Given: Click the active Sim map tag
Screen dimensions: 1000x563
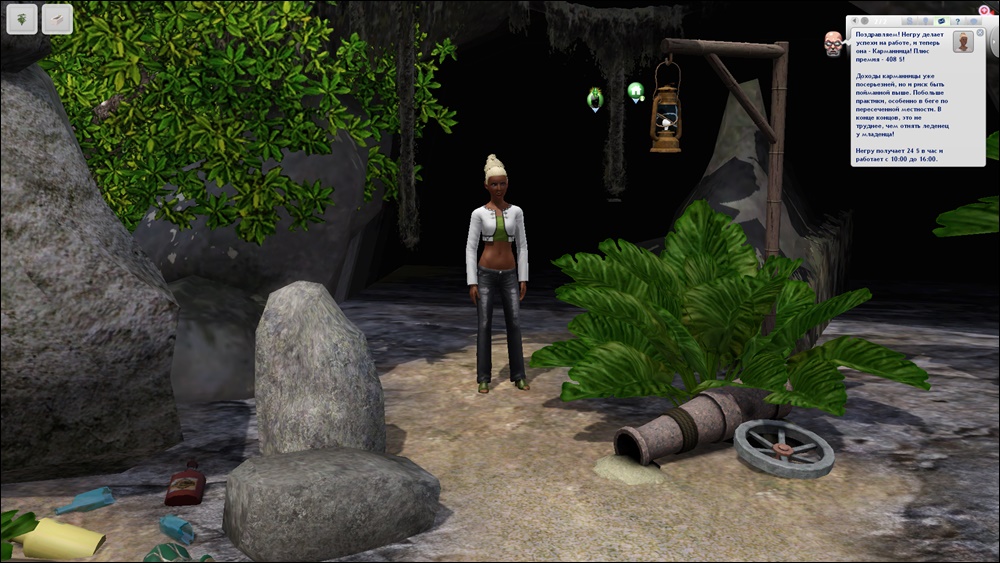Looking at the screenshot, I should 595,97.
